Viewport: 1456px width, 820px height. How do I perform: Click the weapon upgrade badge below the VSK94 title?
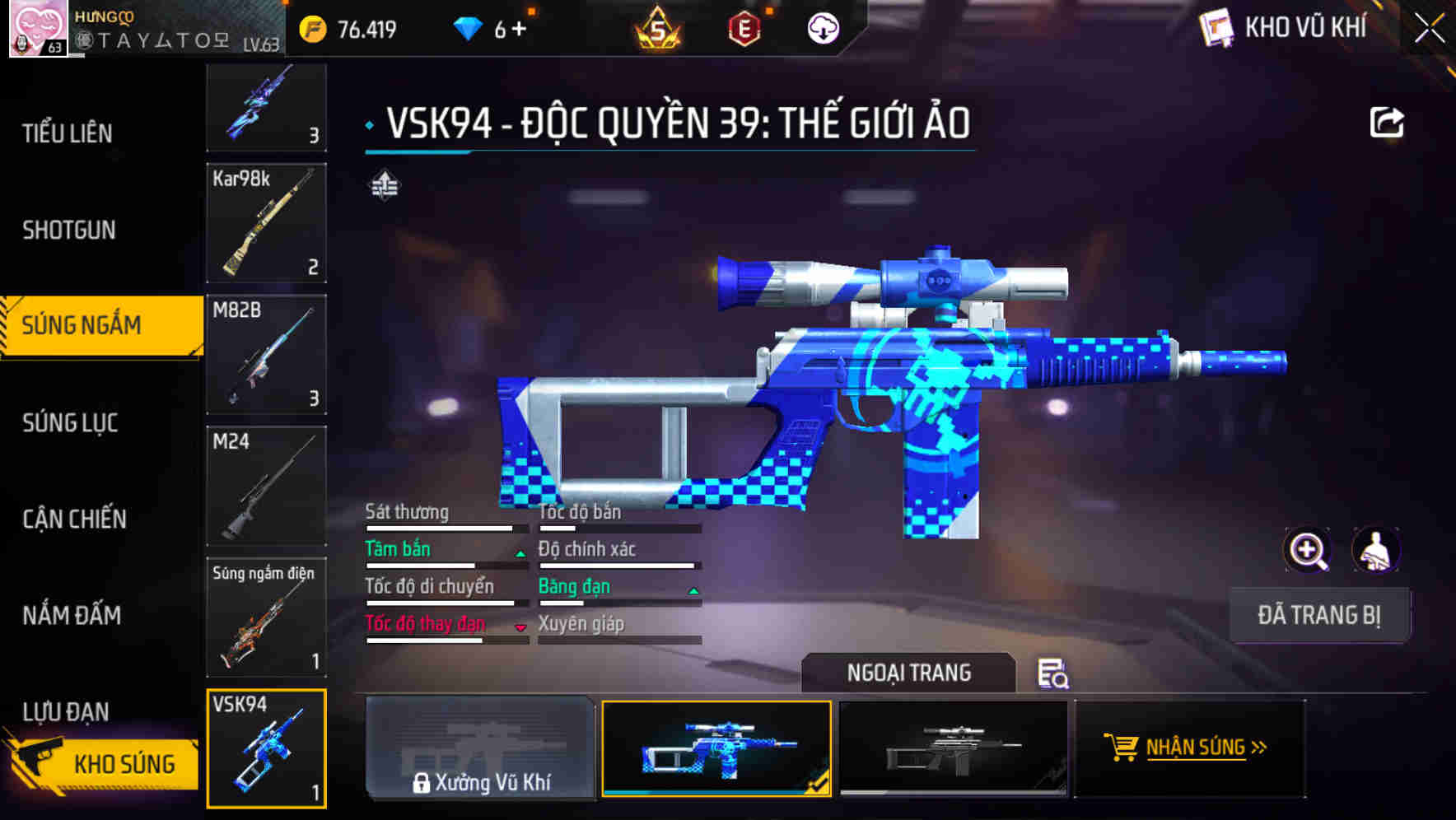(384, 186)
